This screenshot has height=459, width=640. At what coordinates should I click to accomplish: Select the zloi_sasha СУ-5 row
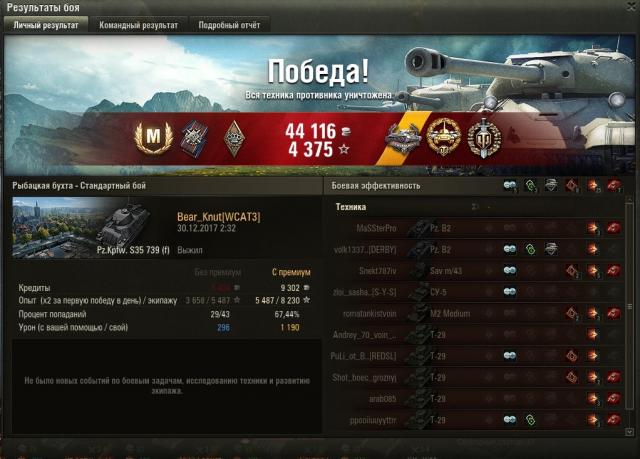[480, 291]
